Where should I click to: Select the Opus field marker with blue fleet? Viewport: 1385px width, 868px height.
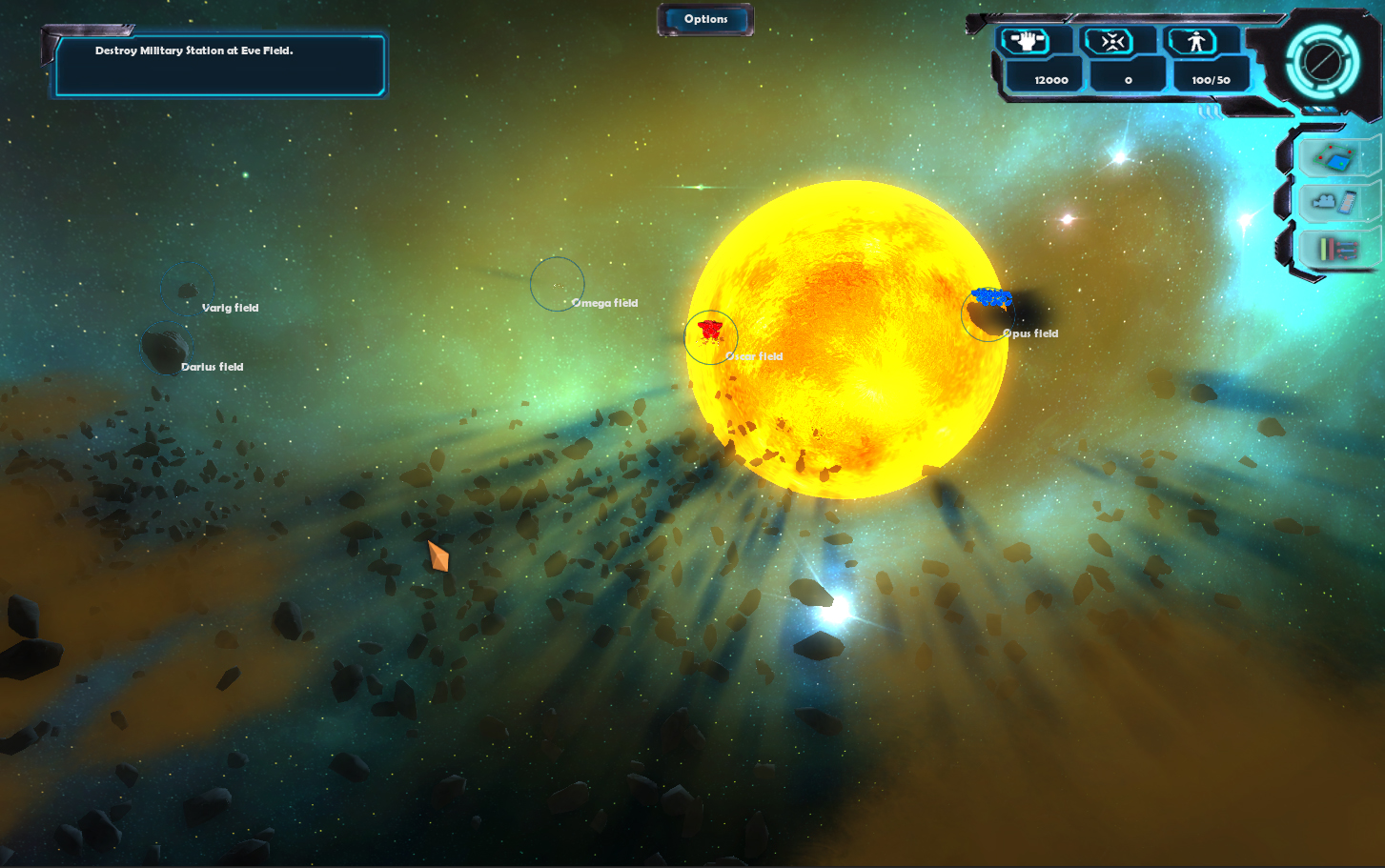tap(988, 314)
